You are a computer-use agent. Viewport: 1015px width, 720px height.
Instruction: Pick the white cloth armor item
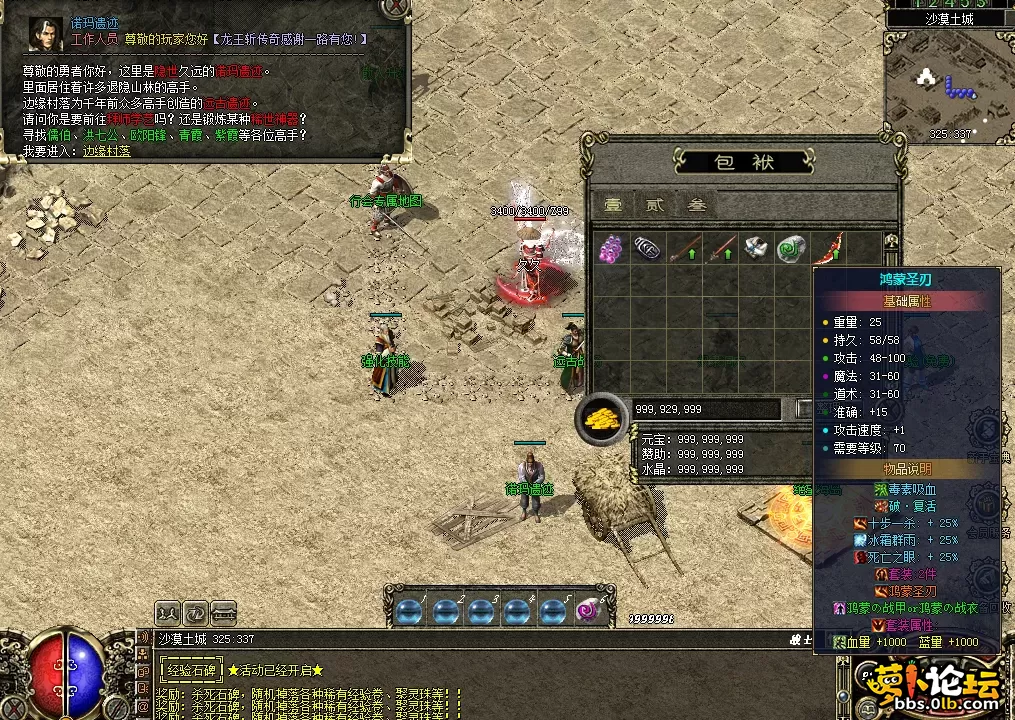(x=755, y=249)
